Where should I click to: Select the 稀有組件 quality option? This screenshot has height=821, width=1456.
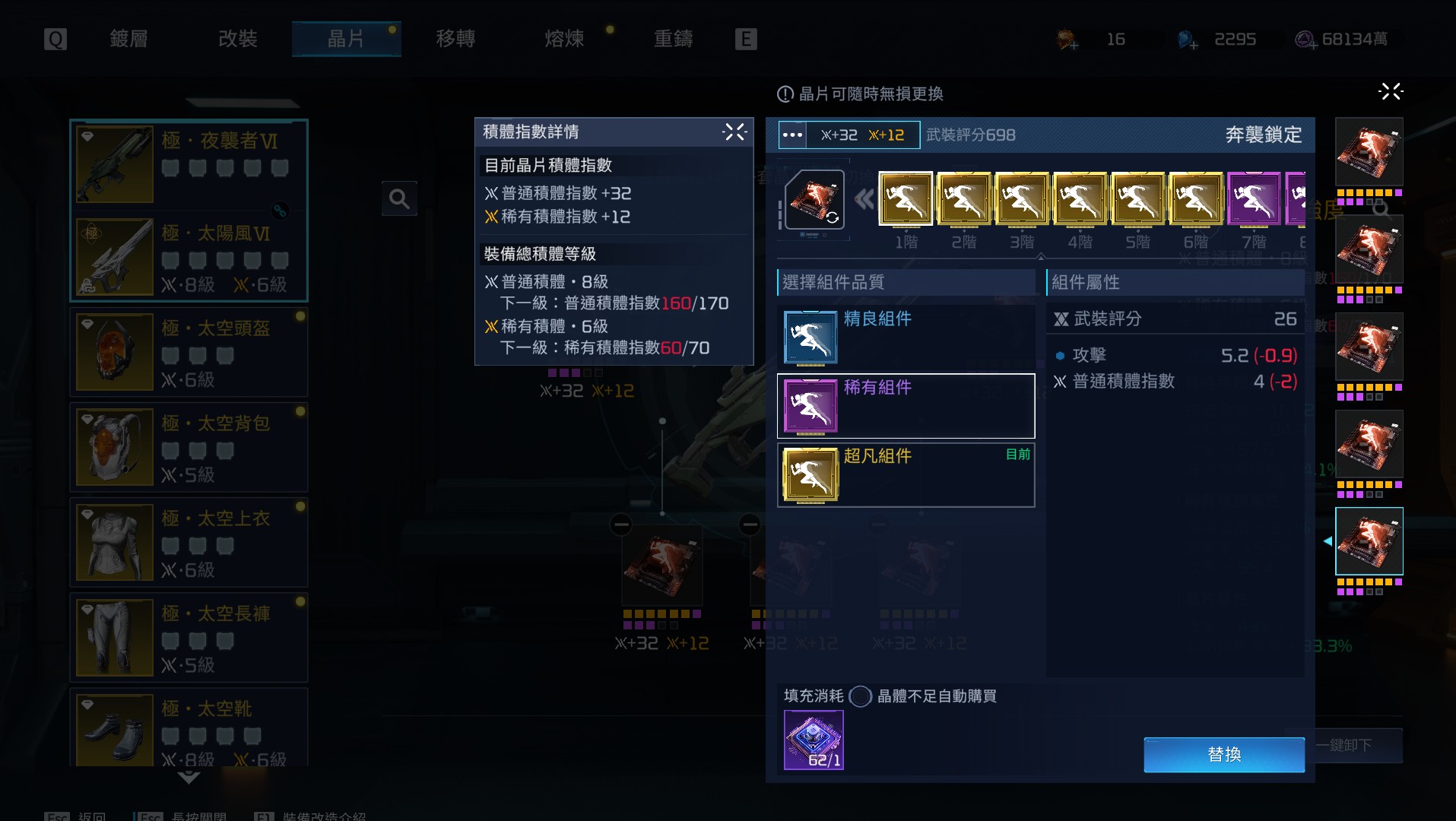click(x=905, y=406)
